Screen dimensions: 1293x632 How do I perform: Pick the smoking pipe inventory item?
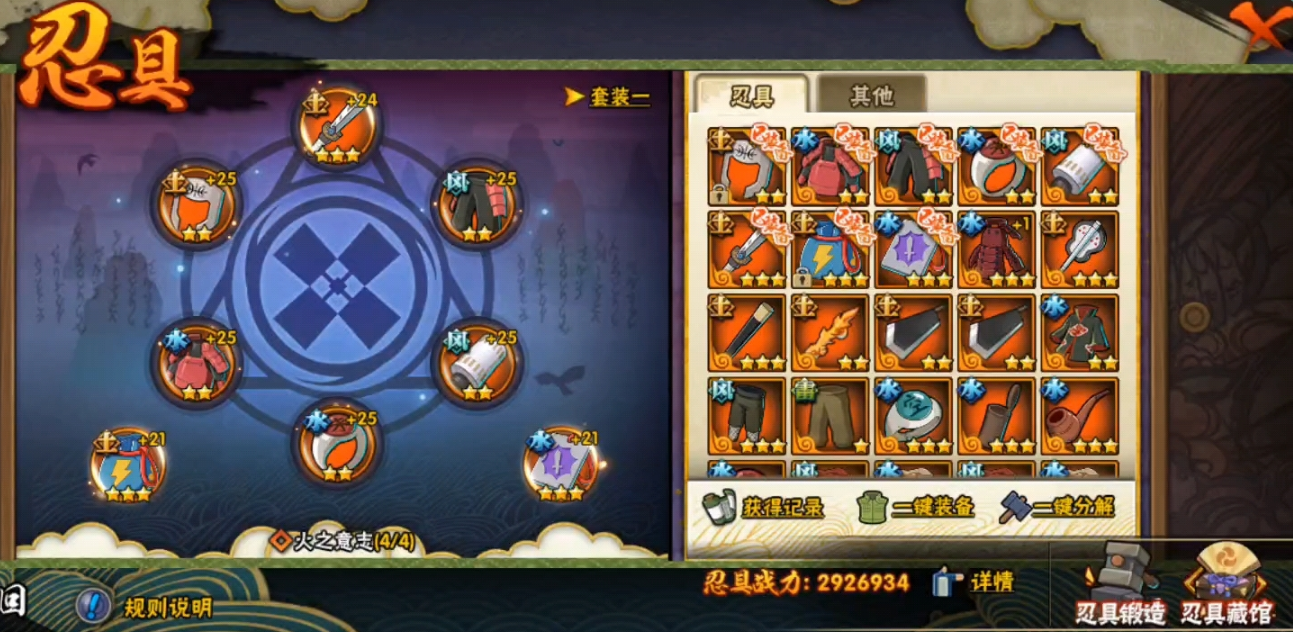(1079, 416)
